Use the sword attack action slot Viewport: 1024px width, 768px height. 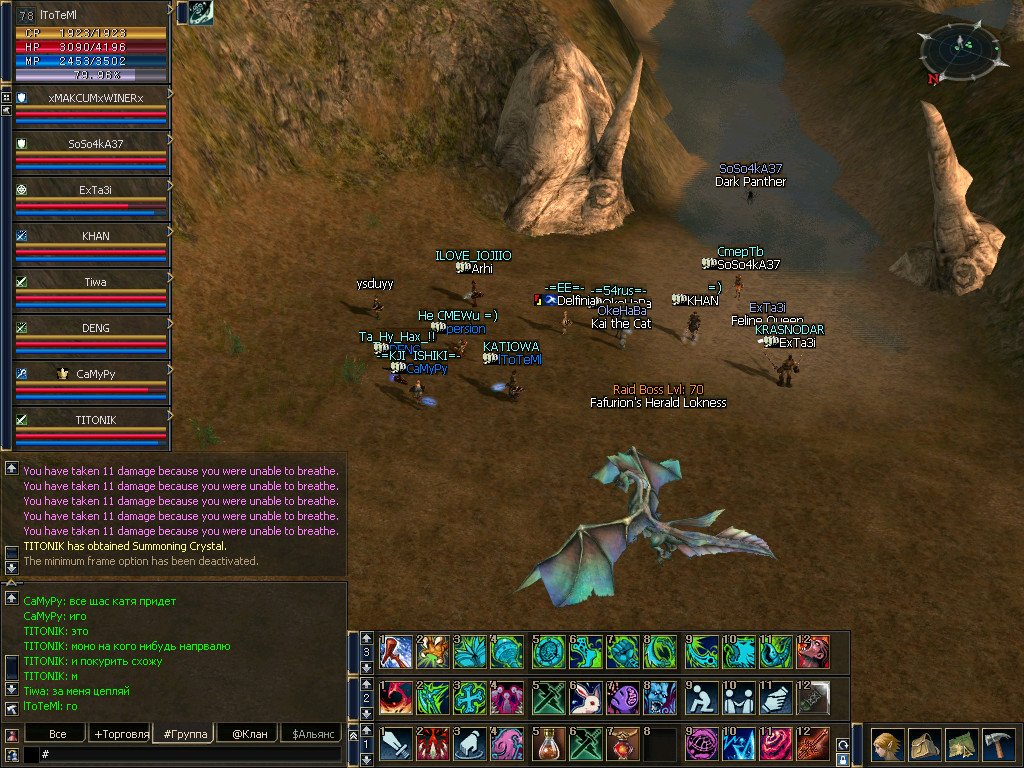[x=397, y=744]
